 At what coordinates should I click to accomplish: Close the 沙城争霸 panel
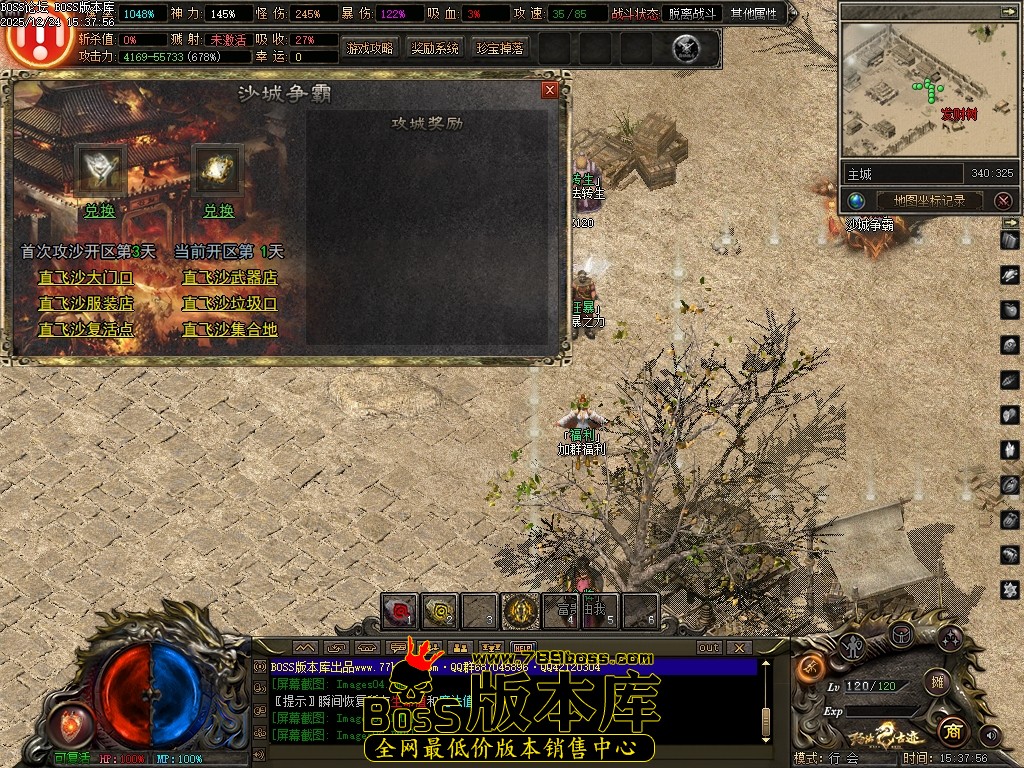(x=549, y=90)
